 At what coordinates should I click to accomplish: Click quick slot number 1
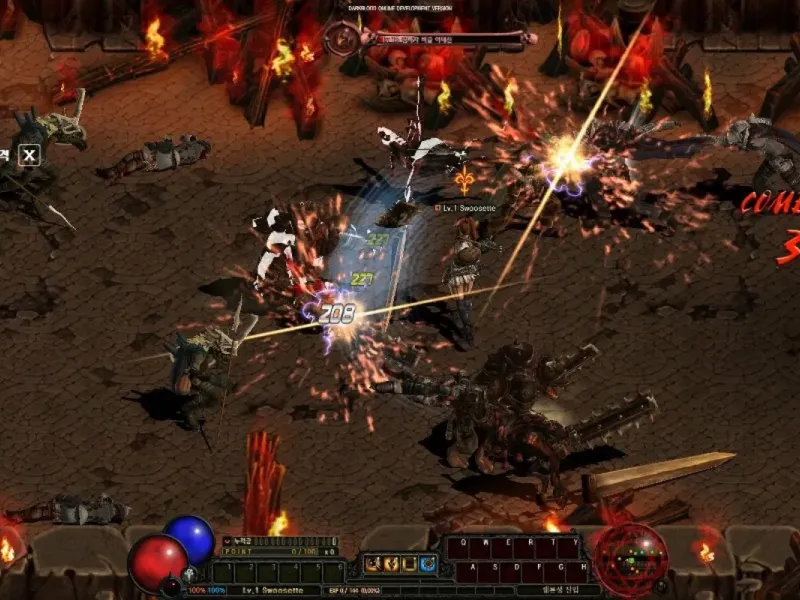point(228,571)
